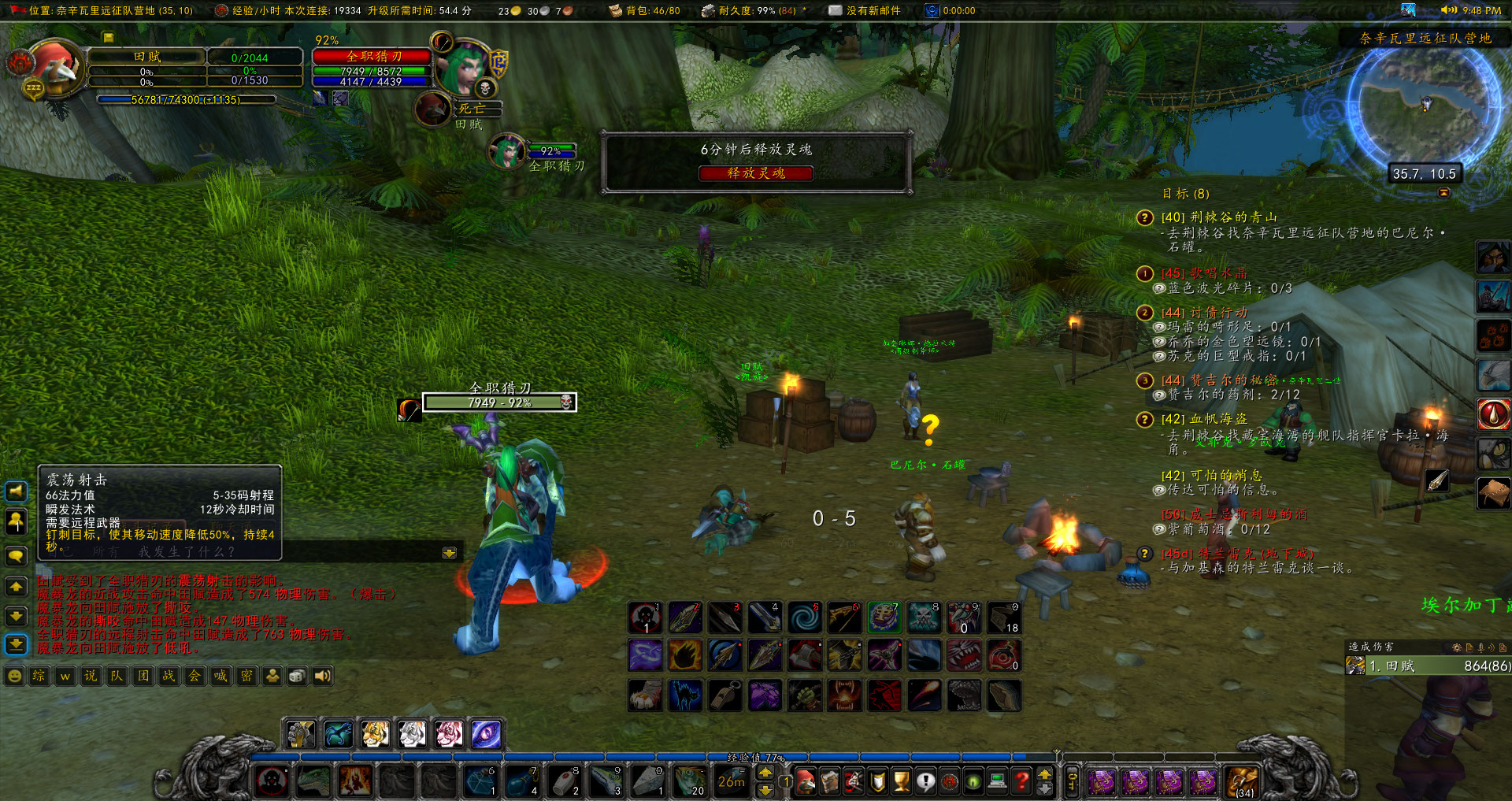Open the achievements gold cup icon
This screenshot has height=801, width=1512.
pyautogui.click(x=901, y=780)
